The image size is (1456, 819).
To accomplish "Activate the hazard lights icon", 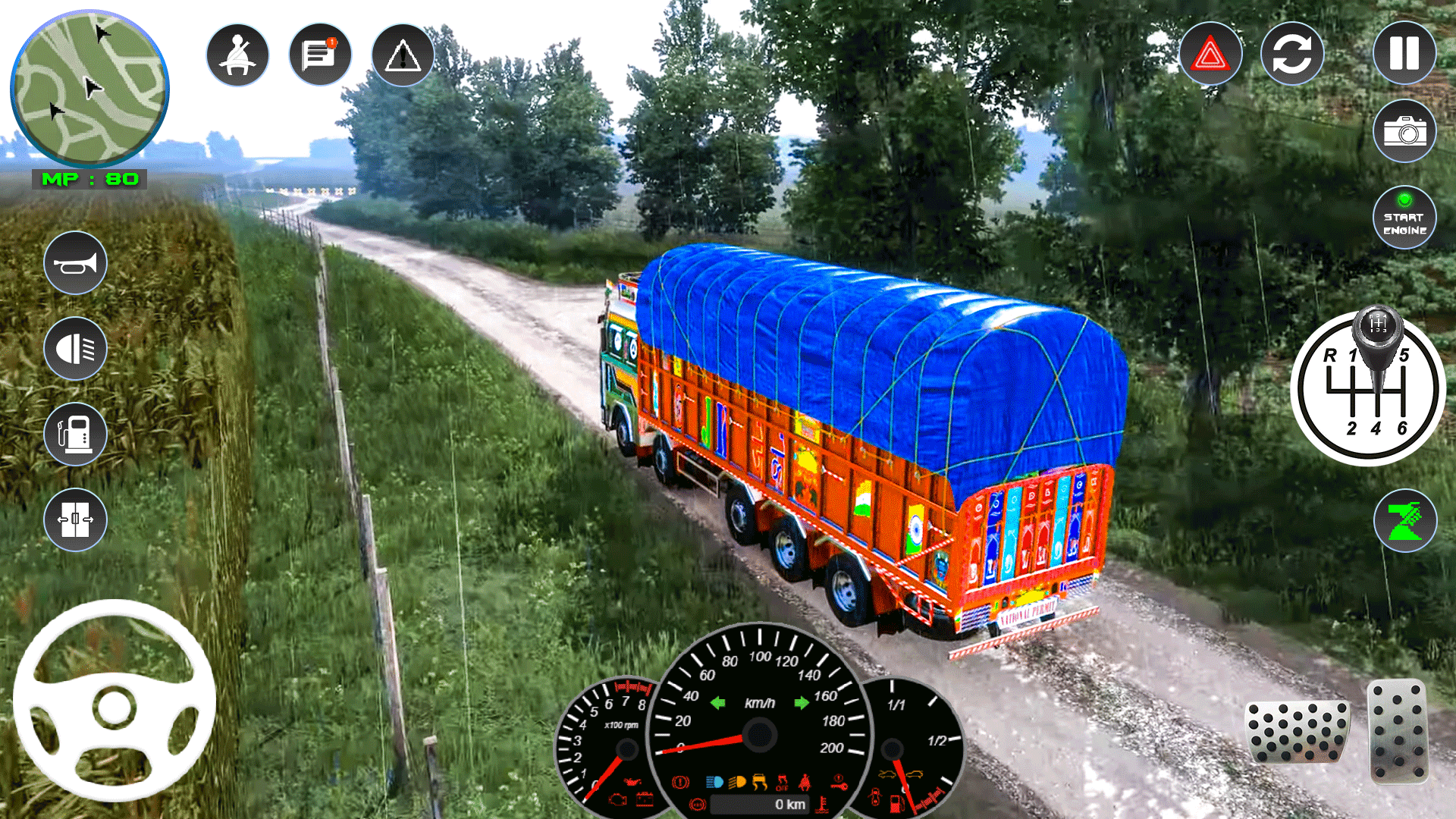I will click(1209, 54).
